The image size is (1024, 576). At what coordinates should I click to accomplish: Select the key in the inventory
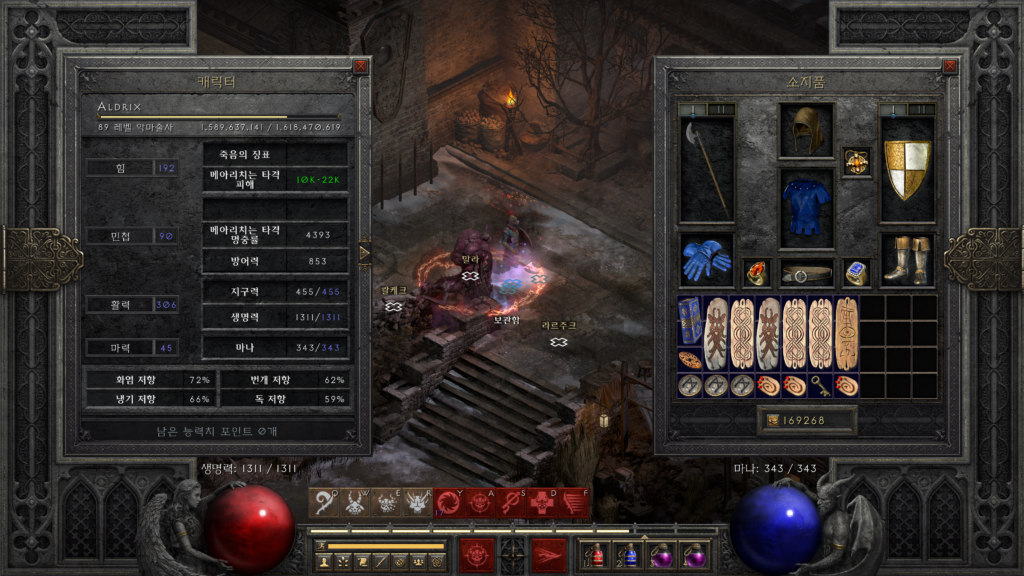click(x=820, y=385)
